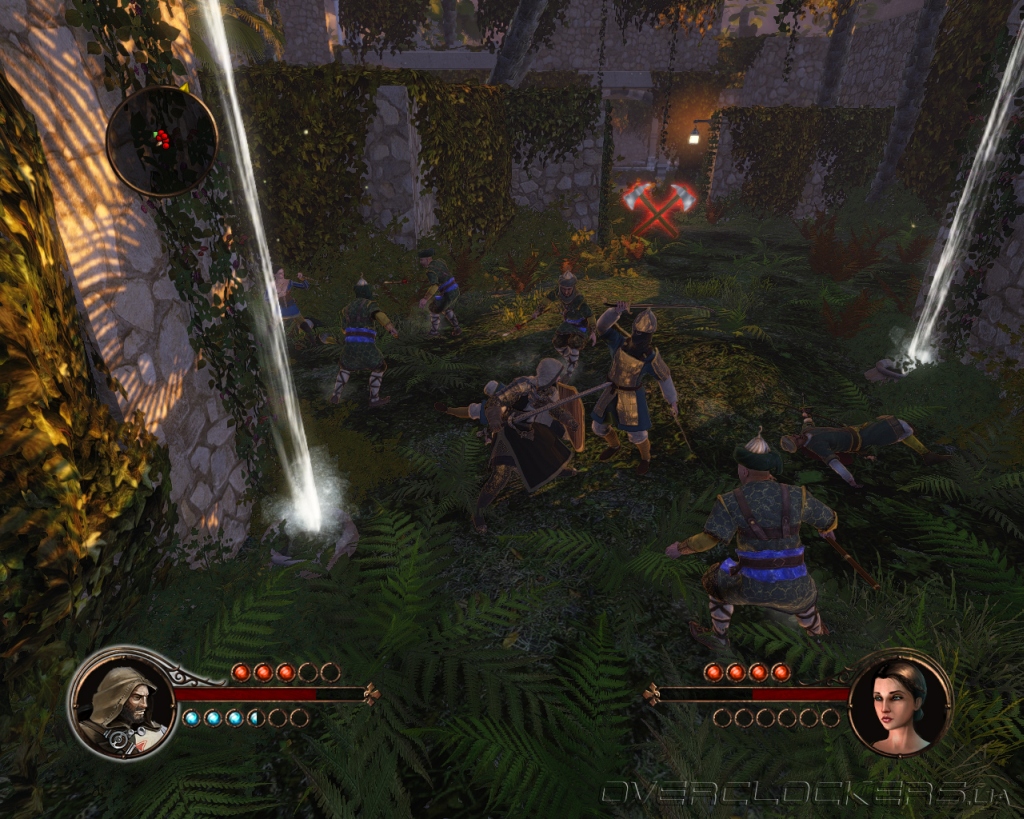Select the hooded warrior portrait
Viewport: 1024px width, 819px height.
122,703
